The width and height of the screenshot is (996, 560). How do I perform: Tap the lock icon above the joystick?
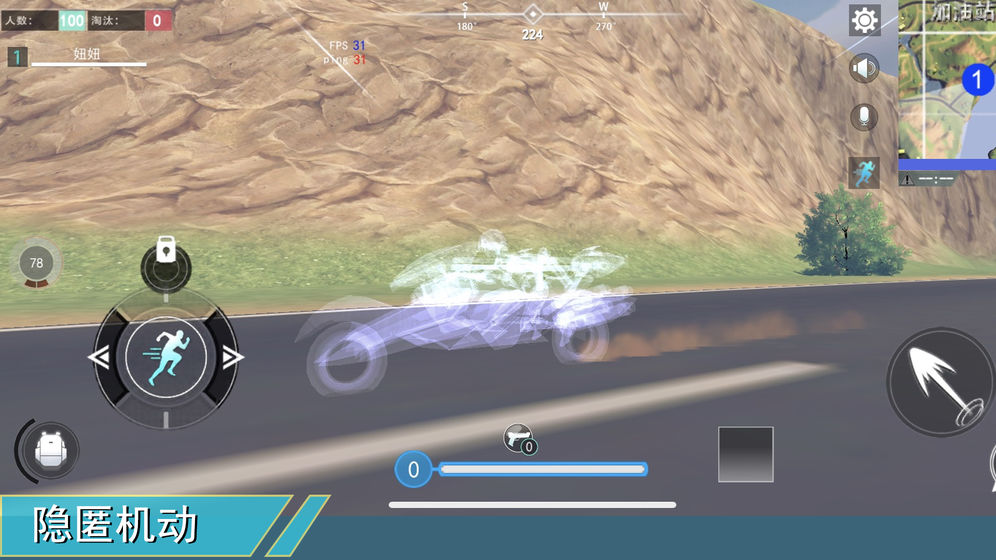tap(166, 257)
